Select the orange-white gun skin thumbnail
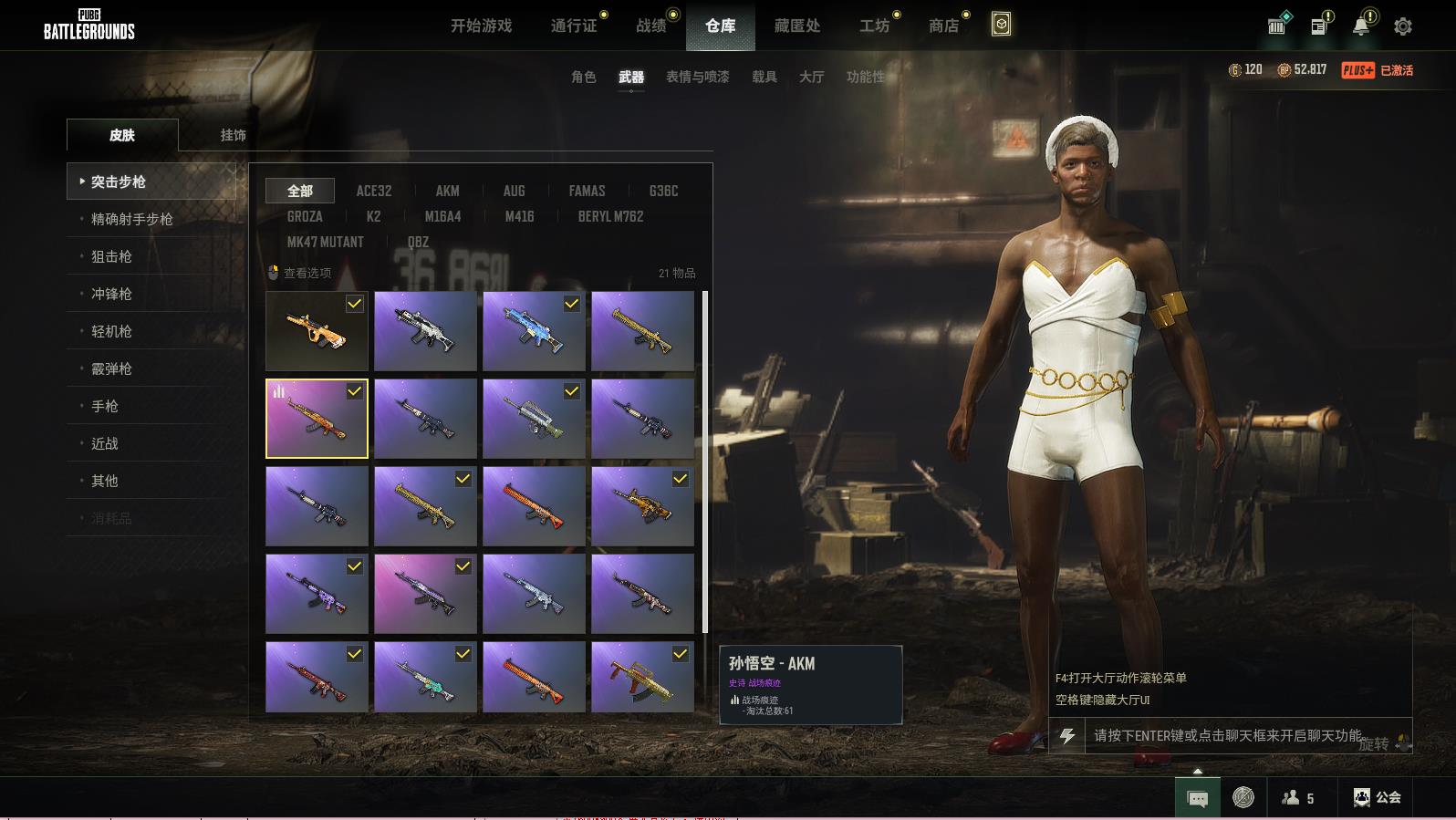The width and height of the screenshot is (1456, 820). 317,330
